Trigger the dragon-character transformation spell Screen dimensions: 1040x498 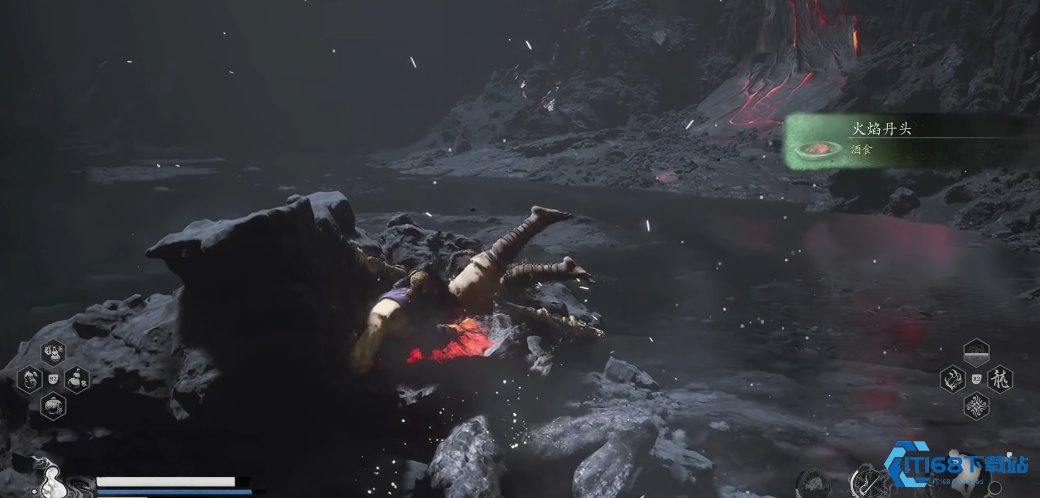[x=1000, y=379]
